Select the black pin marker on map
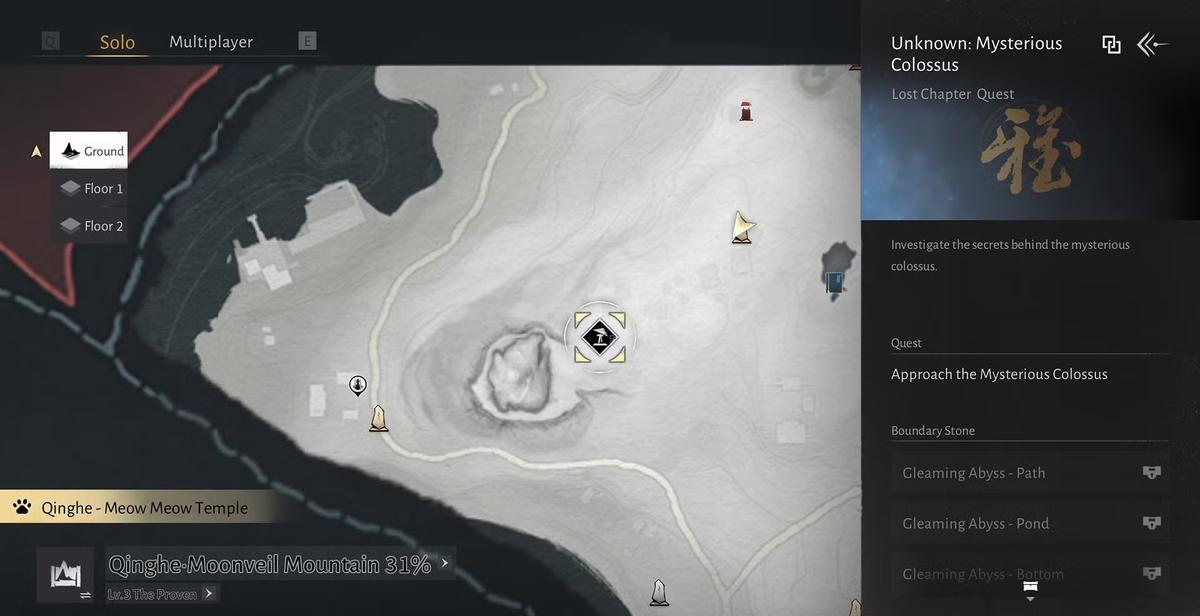This screenshot has height=616, width=1200. [x=357, y=385]
